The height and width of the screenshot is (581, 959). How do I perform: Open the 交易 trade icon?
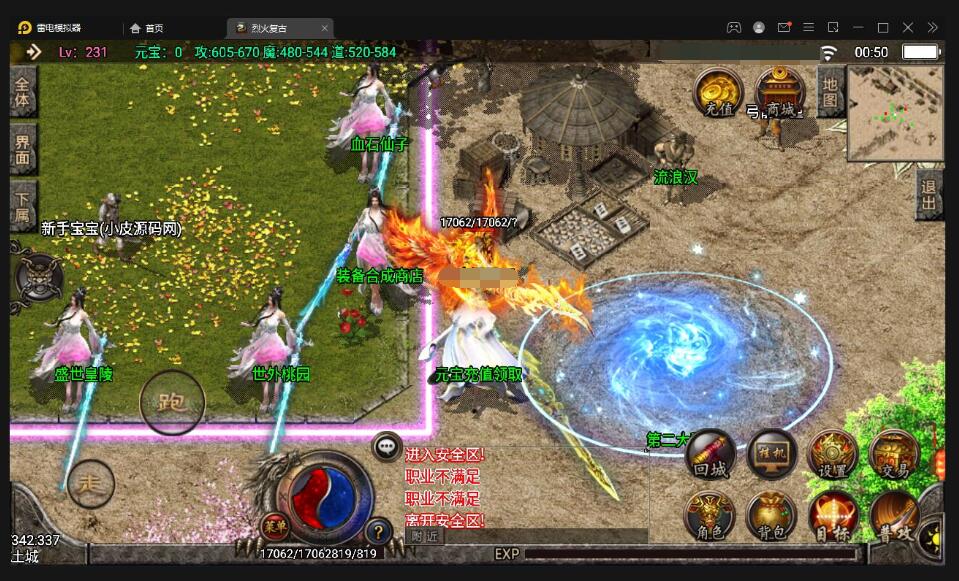[x=892, y=456]
